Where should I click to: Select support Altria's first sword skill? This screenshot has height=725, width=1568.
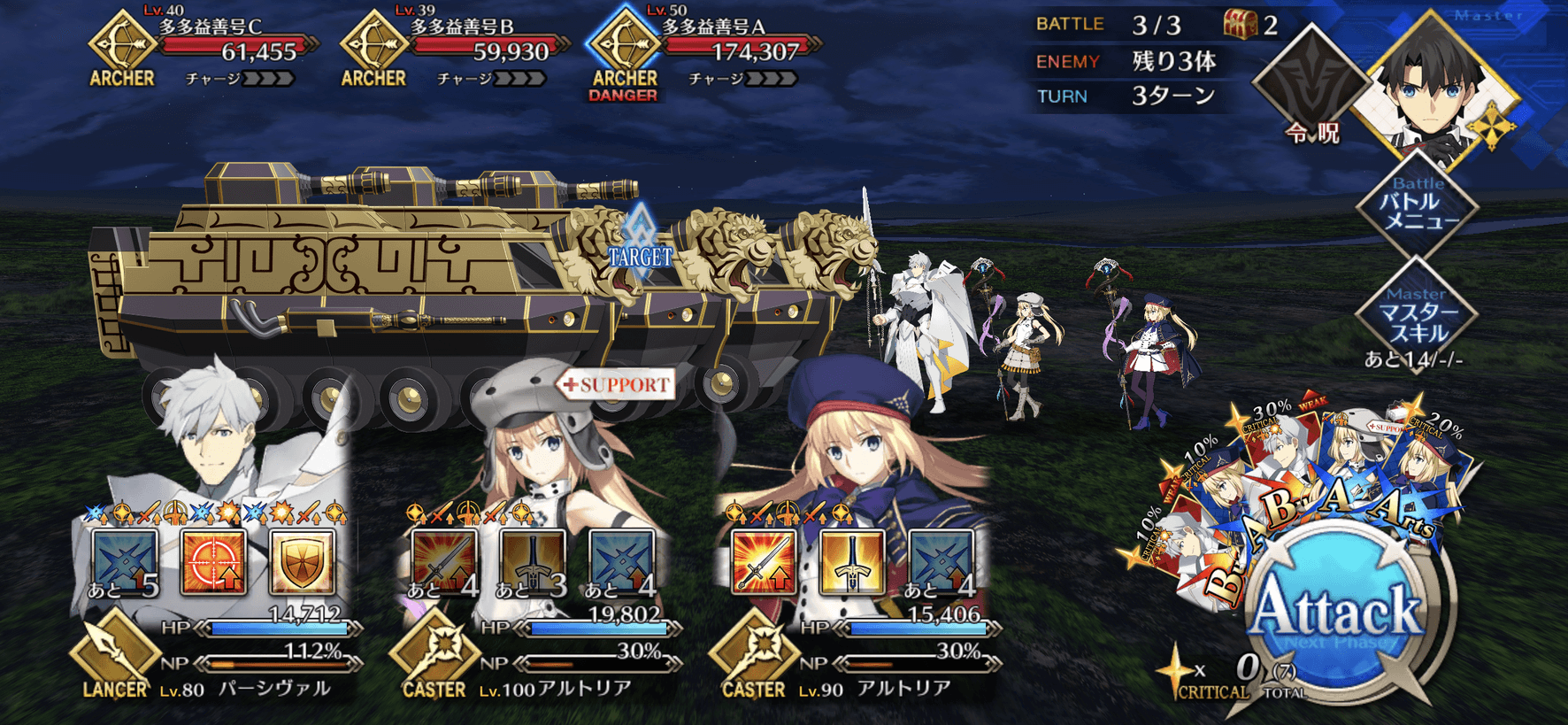point(444,561)
